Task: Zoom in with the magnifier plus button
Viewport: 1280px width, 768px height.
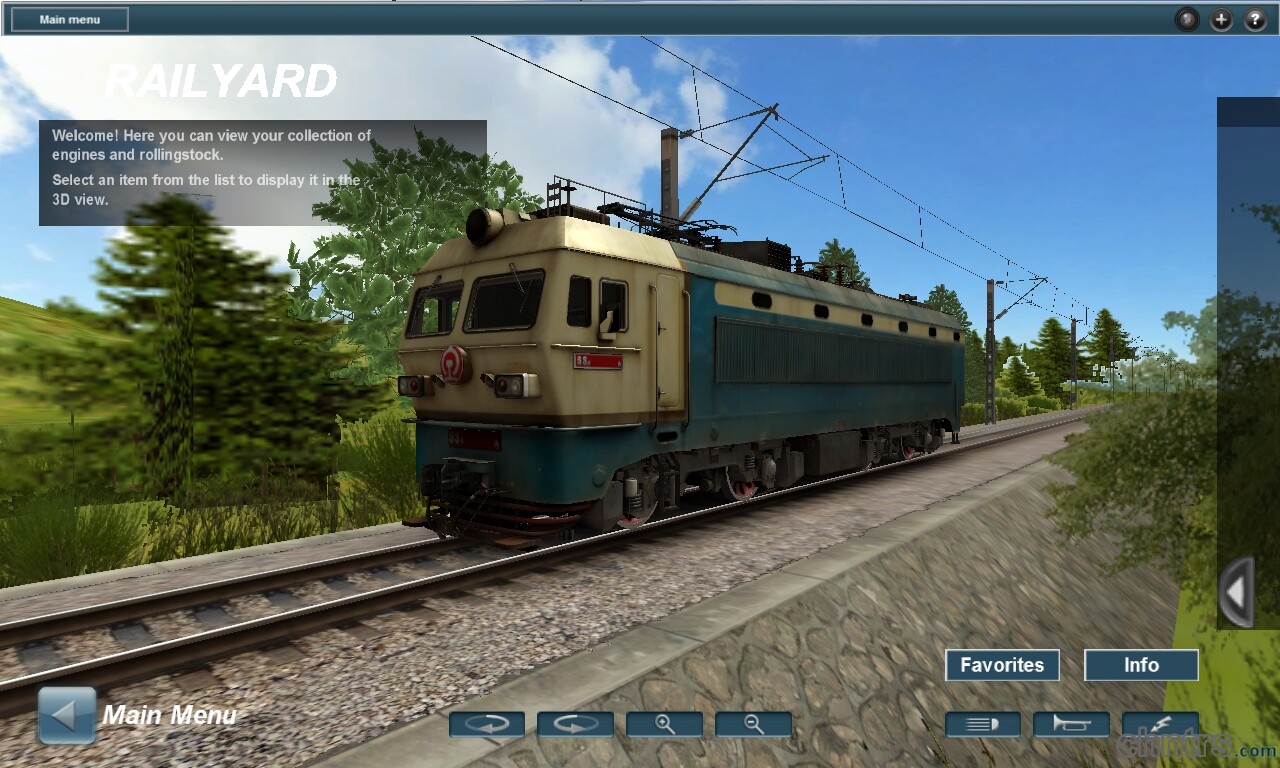Action: coord(664,724)
